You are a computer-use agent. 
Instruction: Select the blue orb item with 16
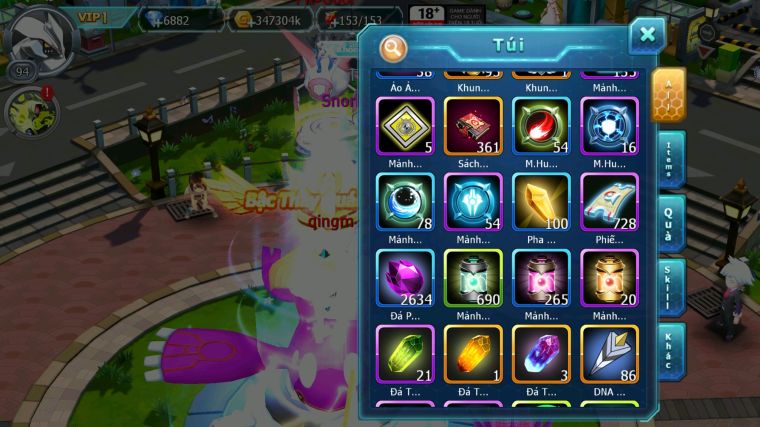click(609, 126)
